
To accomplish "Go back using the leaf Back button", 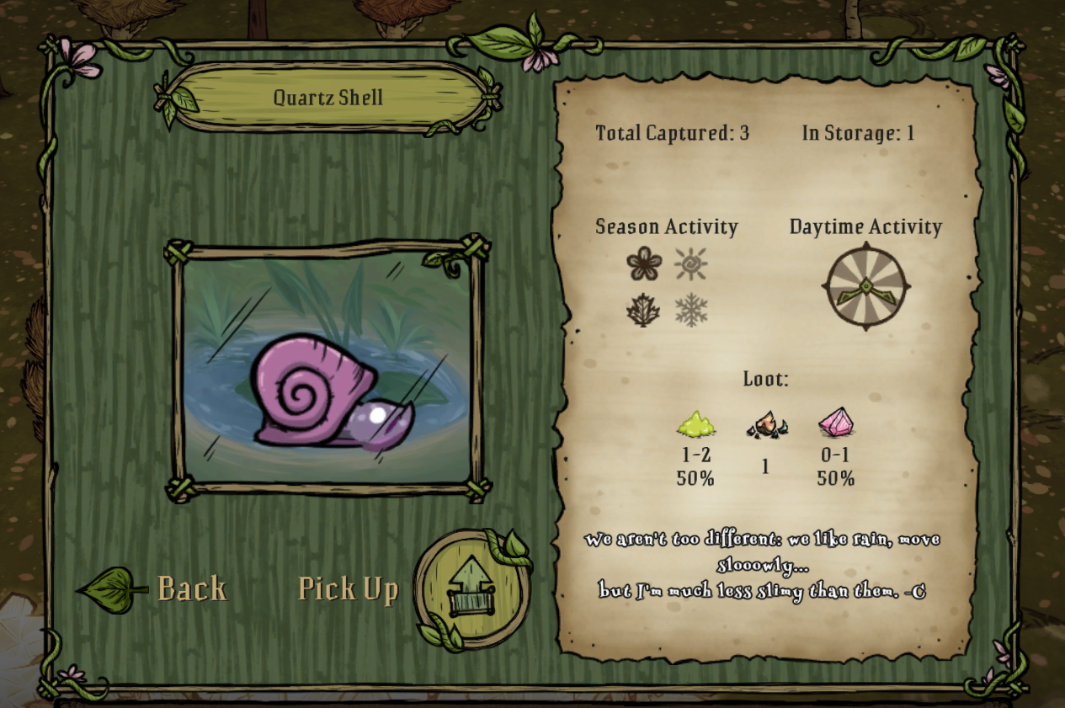I will tap(155, 589).
